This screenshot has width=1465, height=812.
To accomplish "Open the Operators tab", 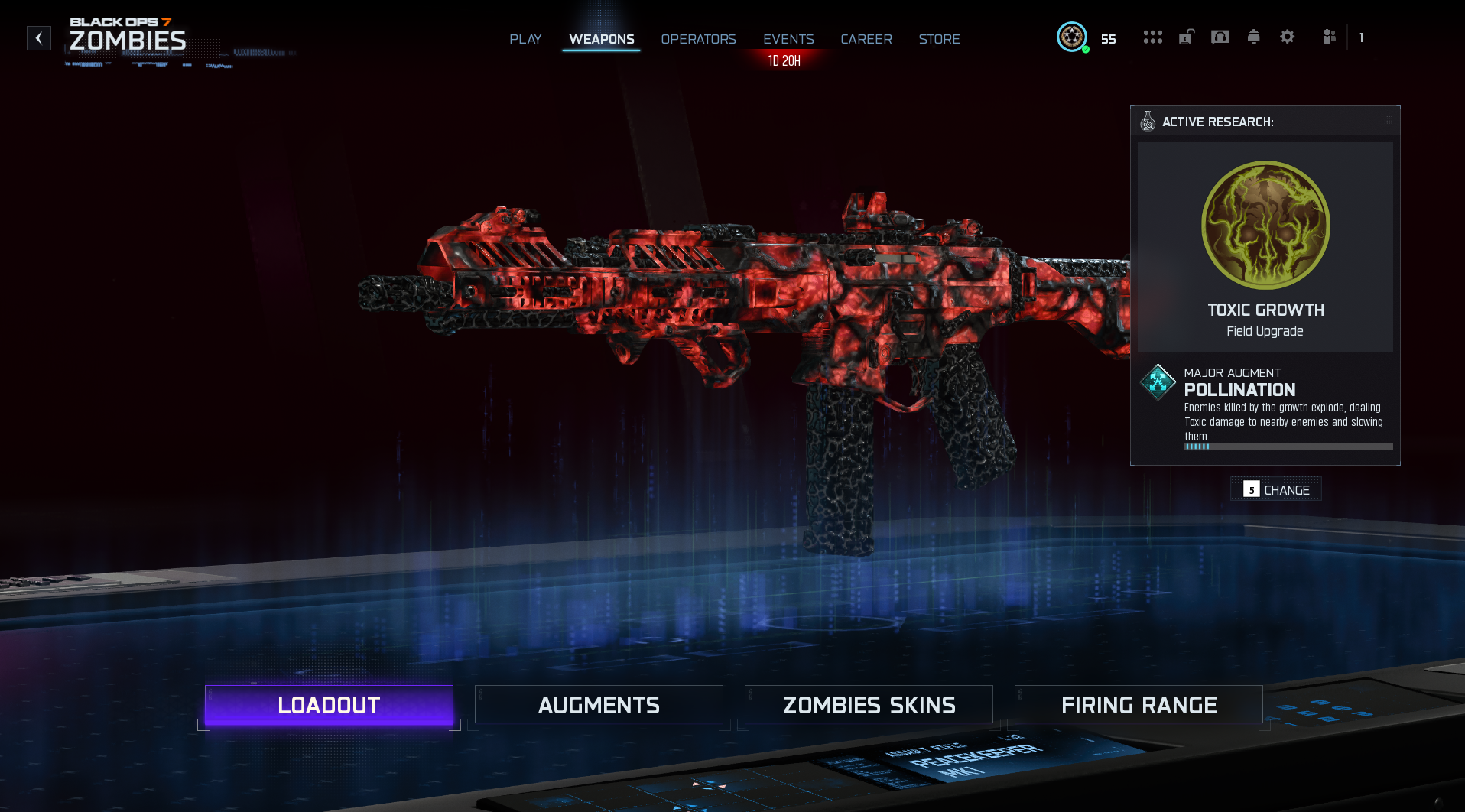I will (698, 39).
